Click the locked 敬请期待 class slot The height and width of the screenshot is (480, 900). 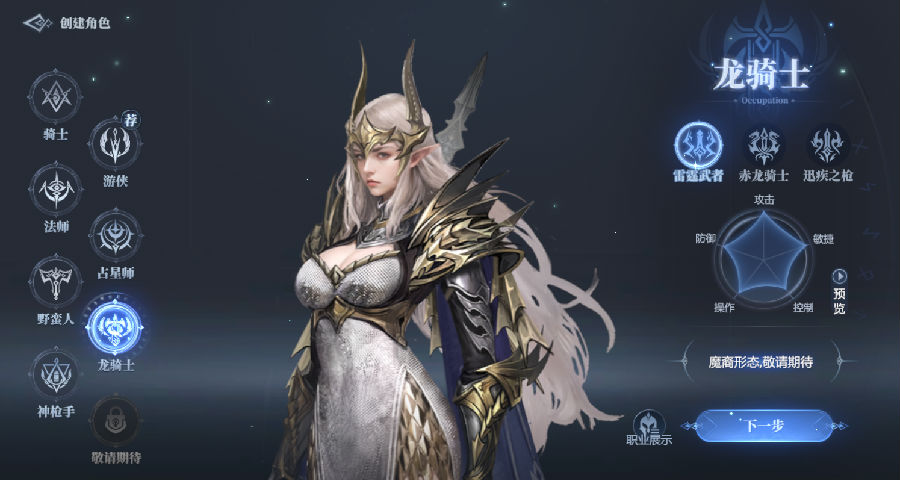click(116, 421)
